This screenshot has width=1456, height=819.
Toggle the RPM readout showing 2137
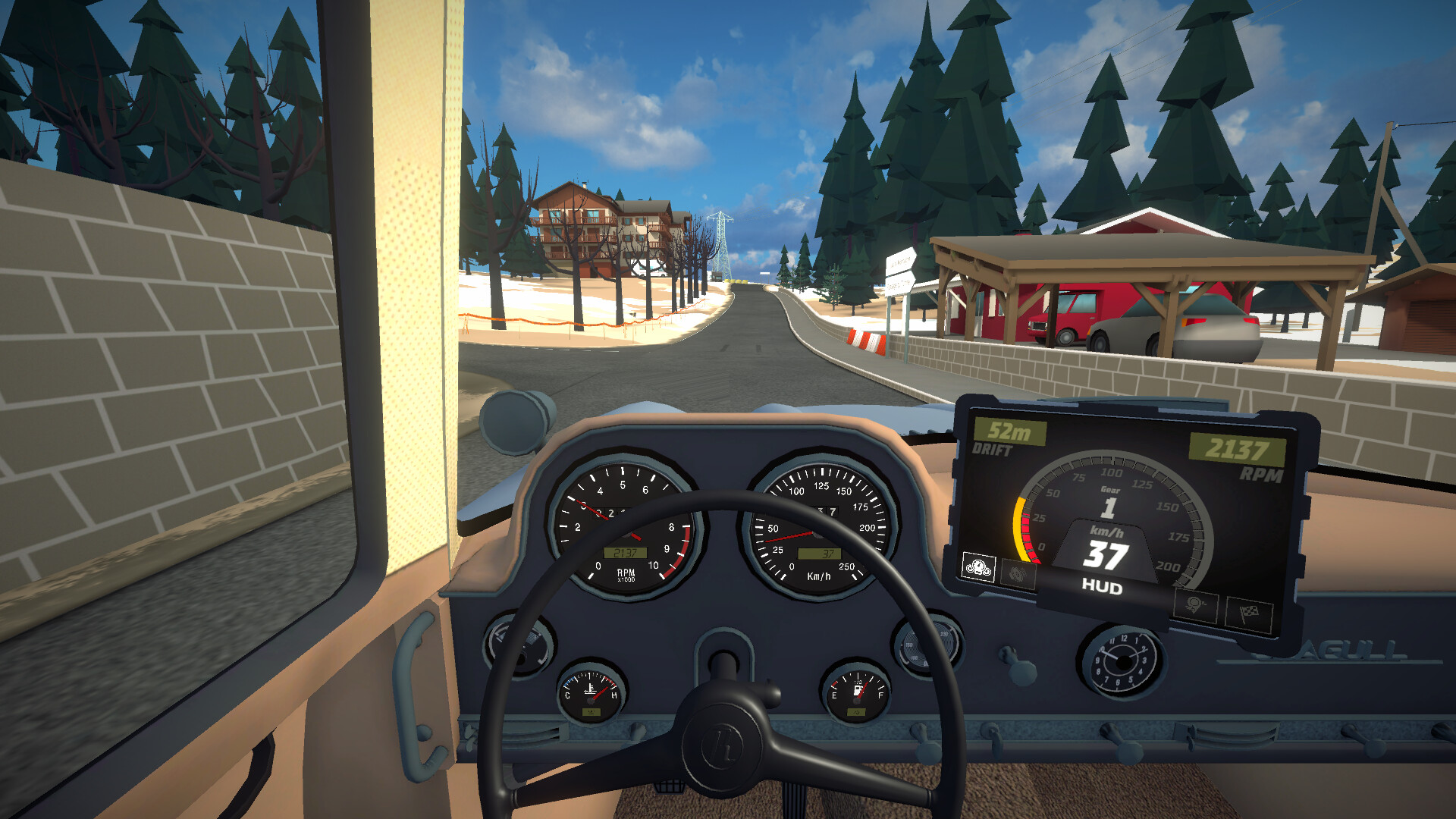pos(1236,447)
